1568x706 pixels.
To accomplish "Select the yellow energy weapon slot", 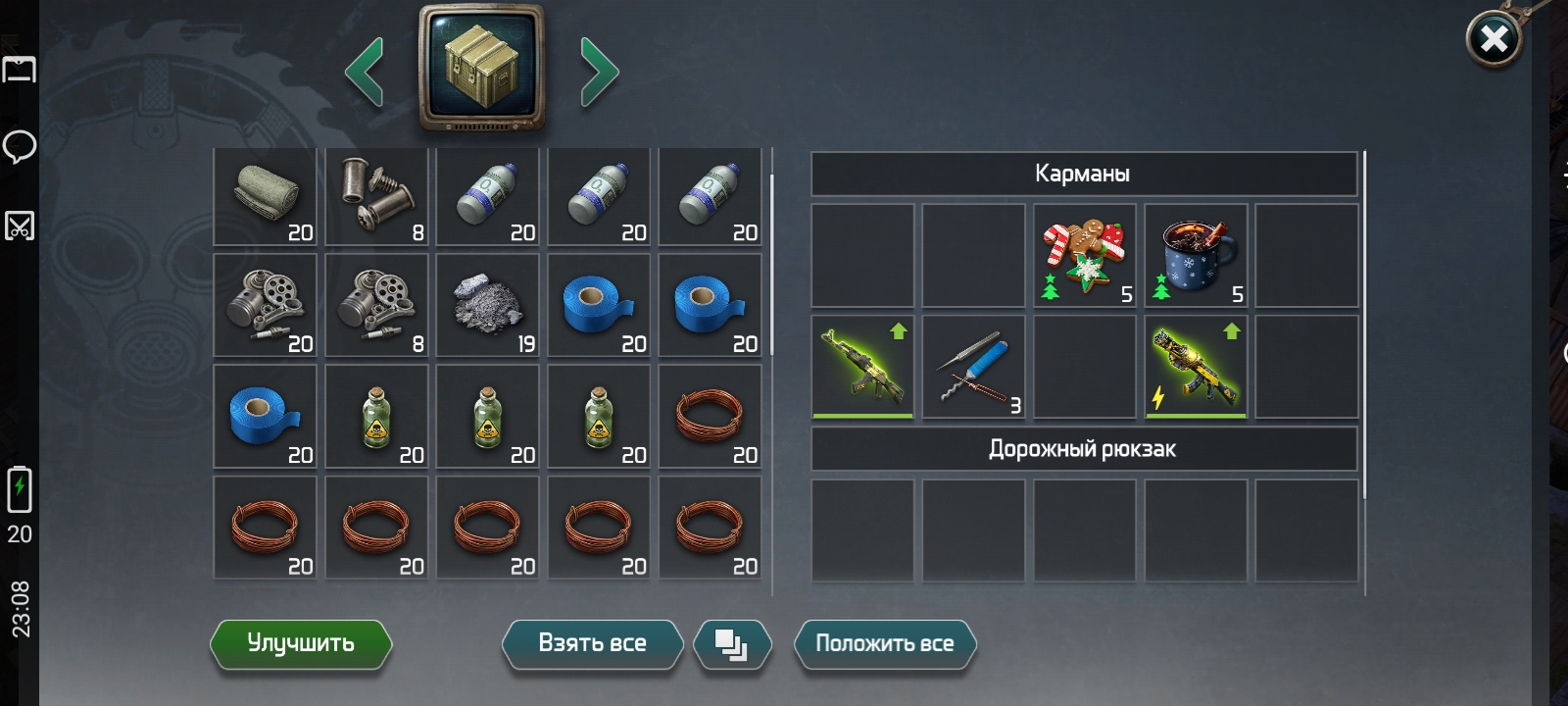I will [1196, 367].
